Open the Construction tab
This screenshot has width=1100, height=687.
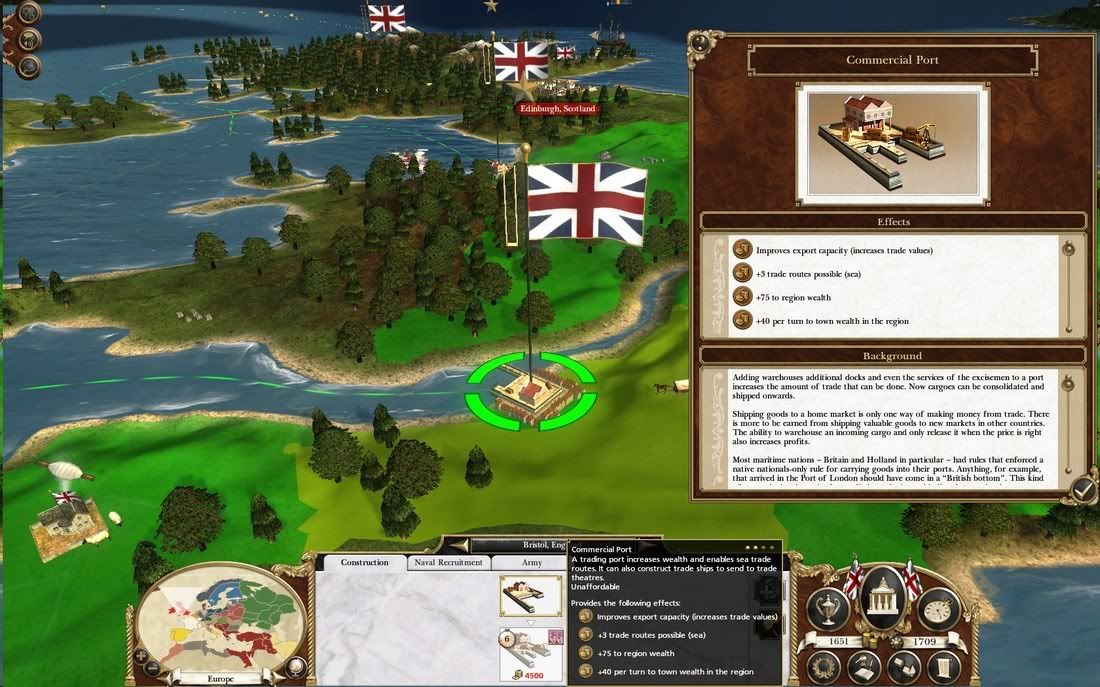(x=364, y=563)
